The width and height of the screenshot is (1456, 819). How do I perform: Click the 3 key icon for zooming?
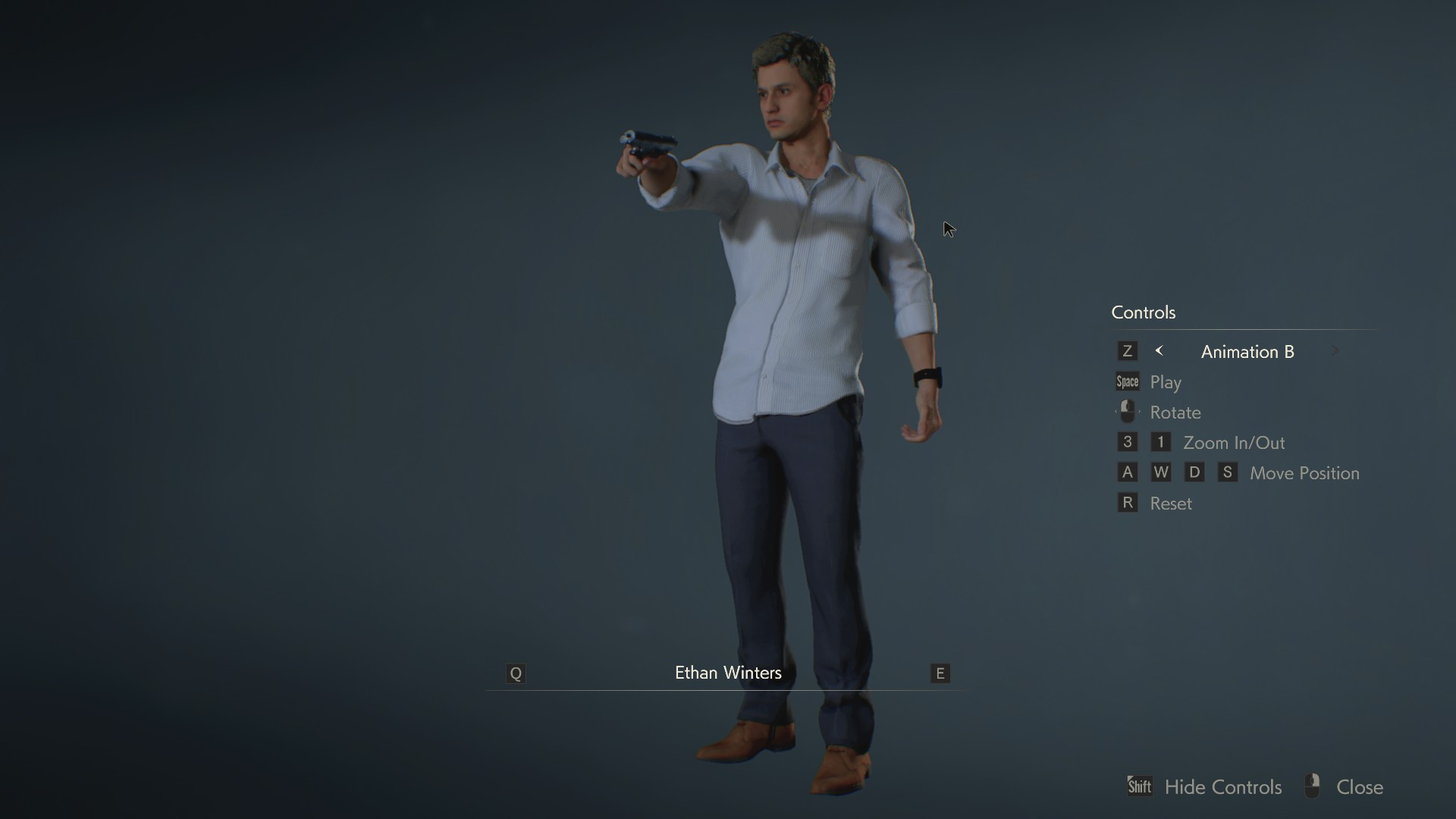[1128, 442]
